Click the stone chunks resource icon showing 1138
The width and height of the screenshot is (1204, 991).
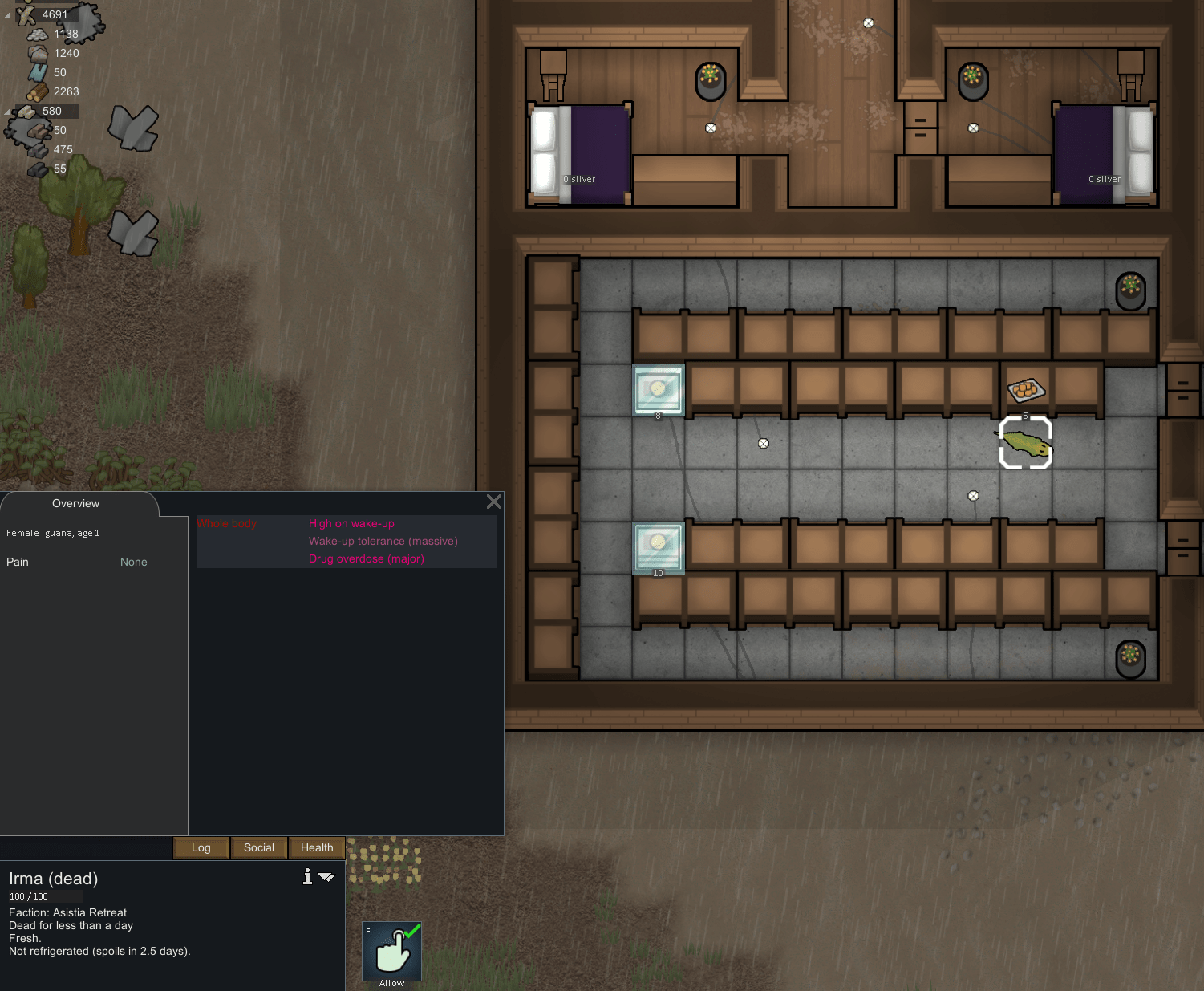click(36, 34)
